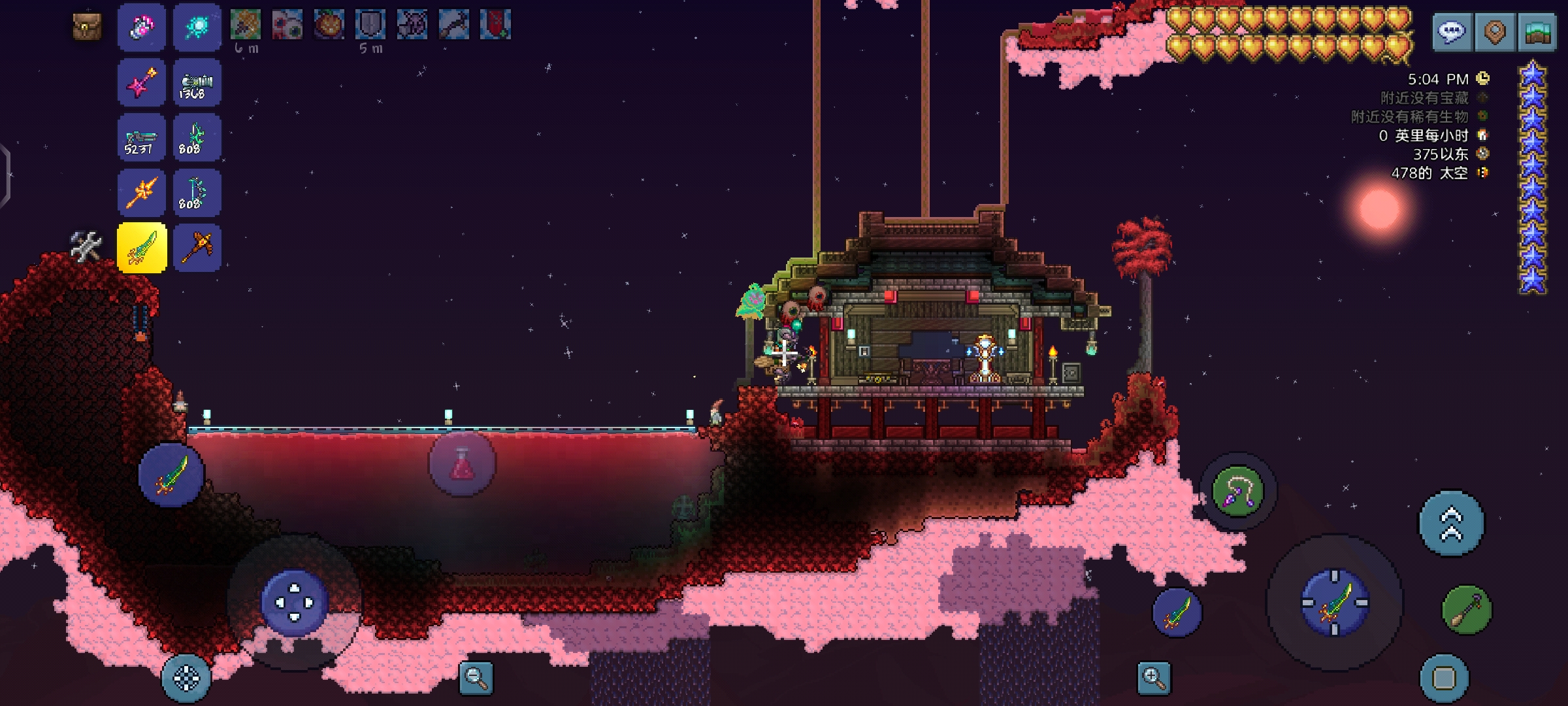Tap the Twins eyes buff icon
Viewport: 1568px width, 706px height.
click(x=287, y=25)
